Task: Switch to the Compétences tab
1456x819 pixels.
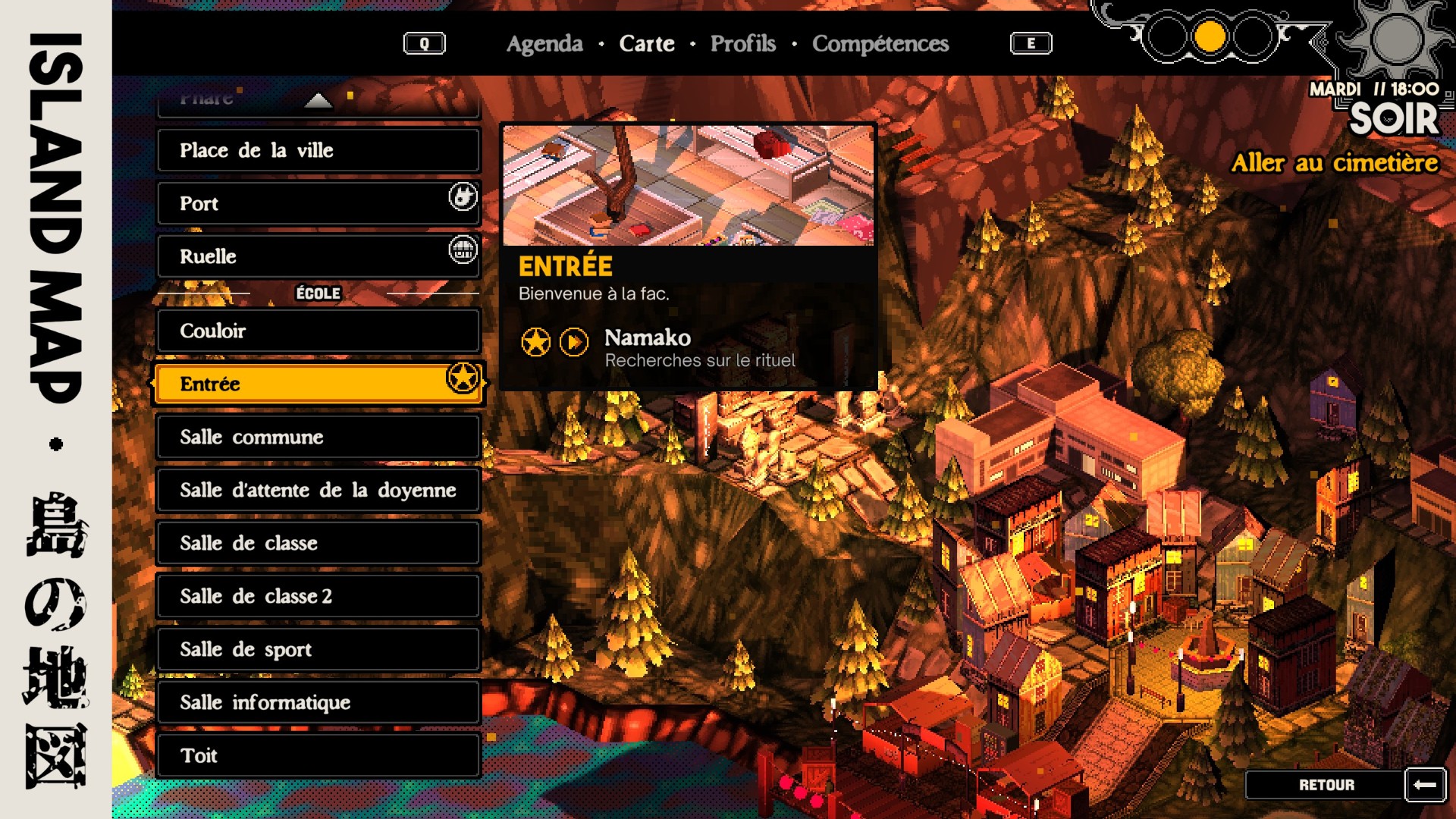Action: pos(880,44)
